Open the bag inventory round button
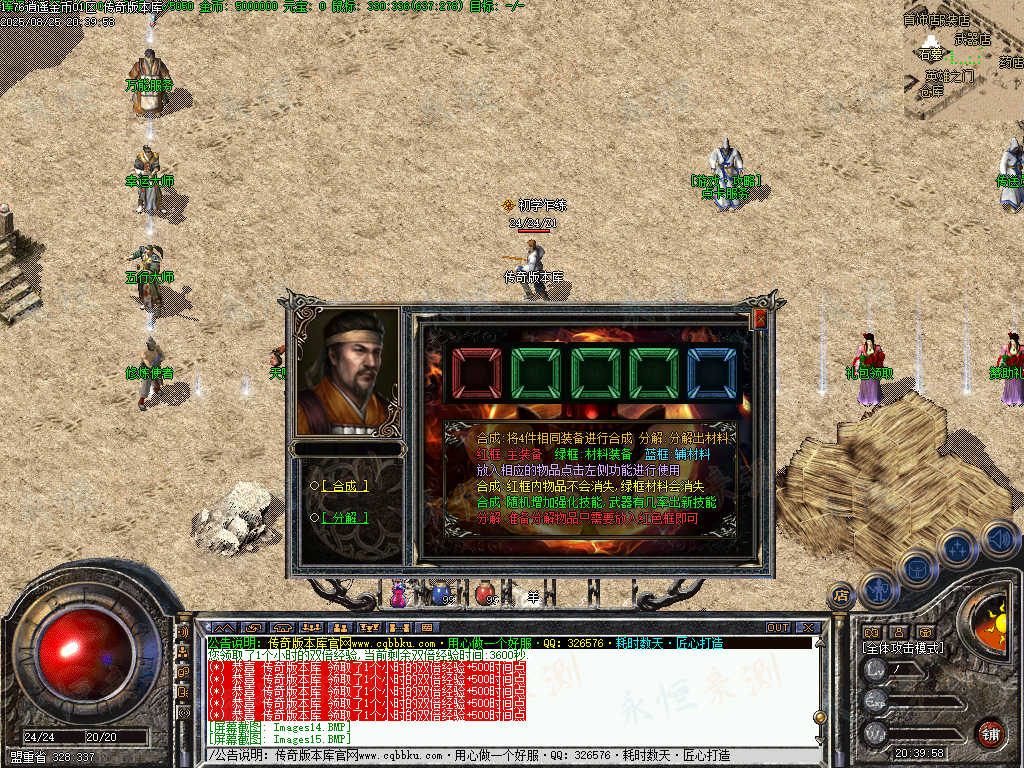The width and height of the screenshot is (1024, 768). [x=918, y=569]
